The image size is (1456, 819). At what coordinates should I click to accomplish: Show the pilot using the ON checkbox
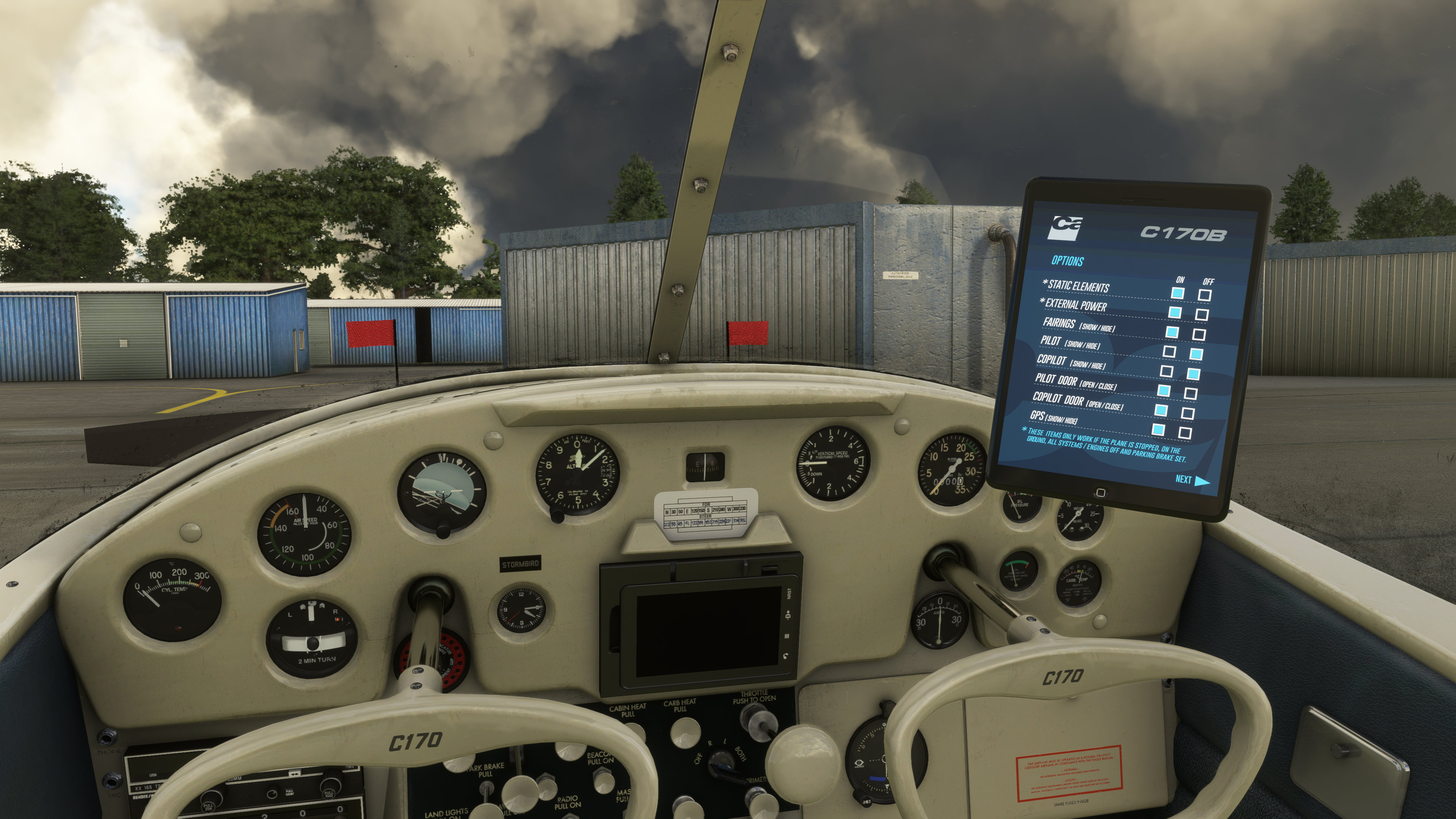click(1169, 351)
